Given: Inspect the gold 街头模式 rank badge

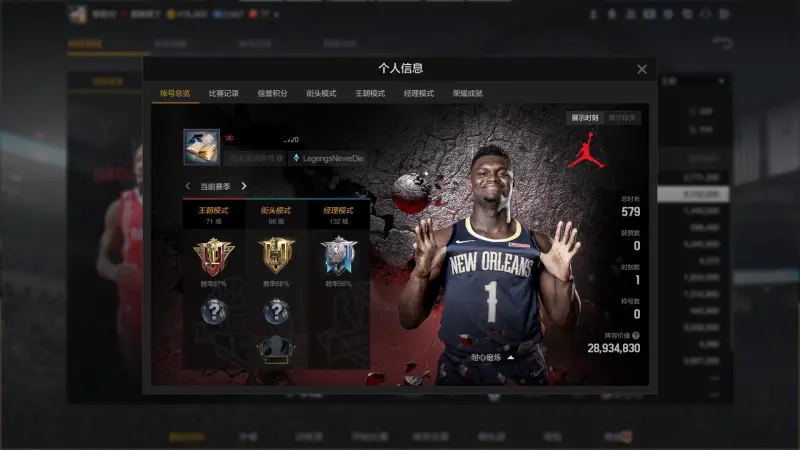Looking at the screenshot, I should 275,257.
